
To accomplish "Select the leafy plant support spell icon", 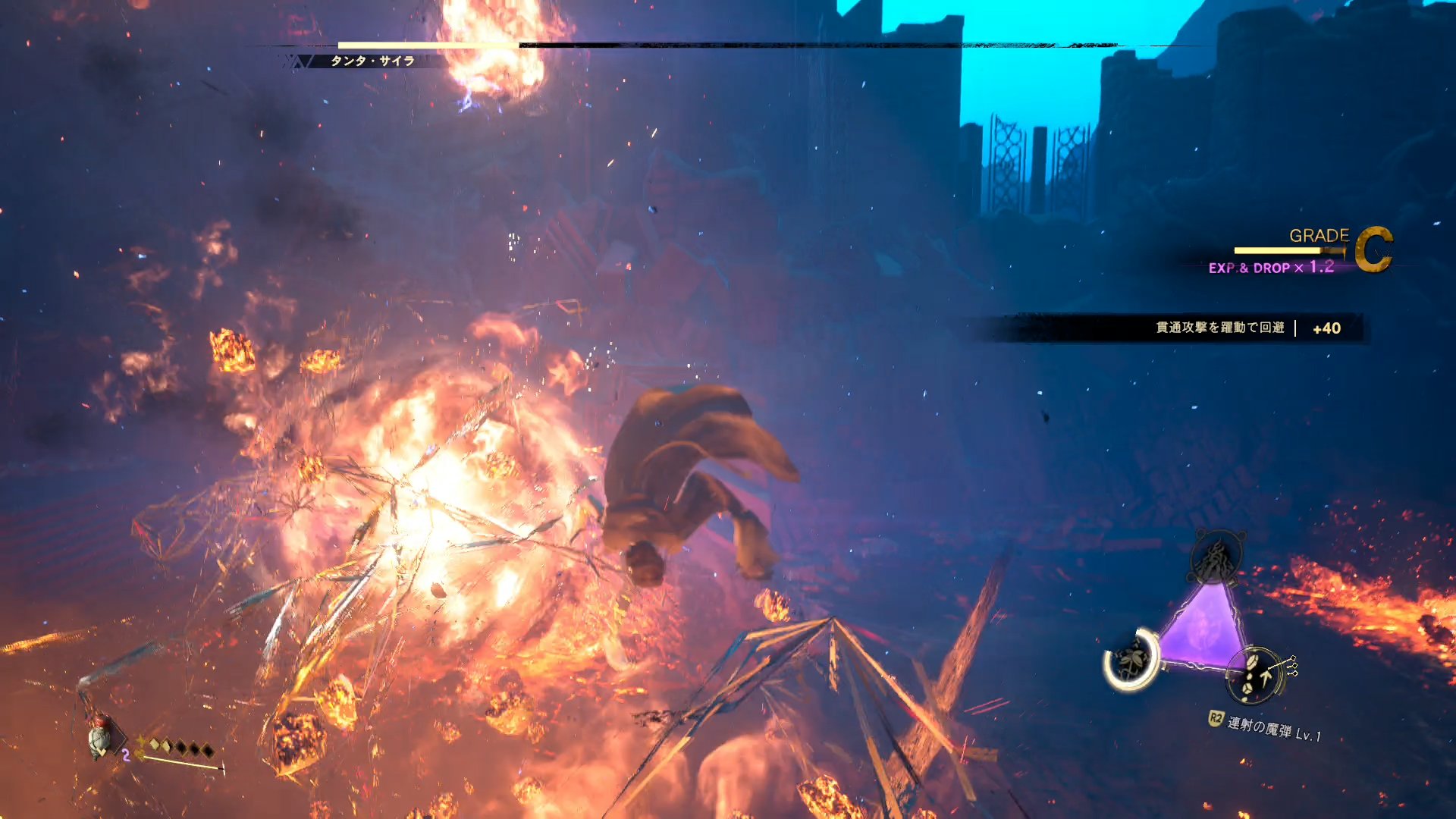I will 1132,661.
